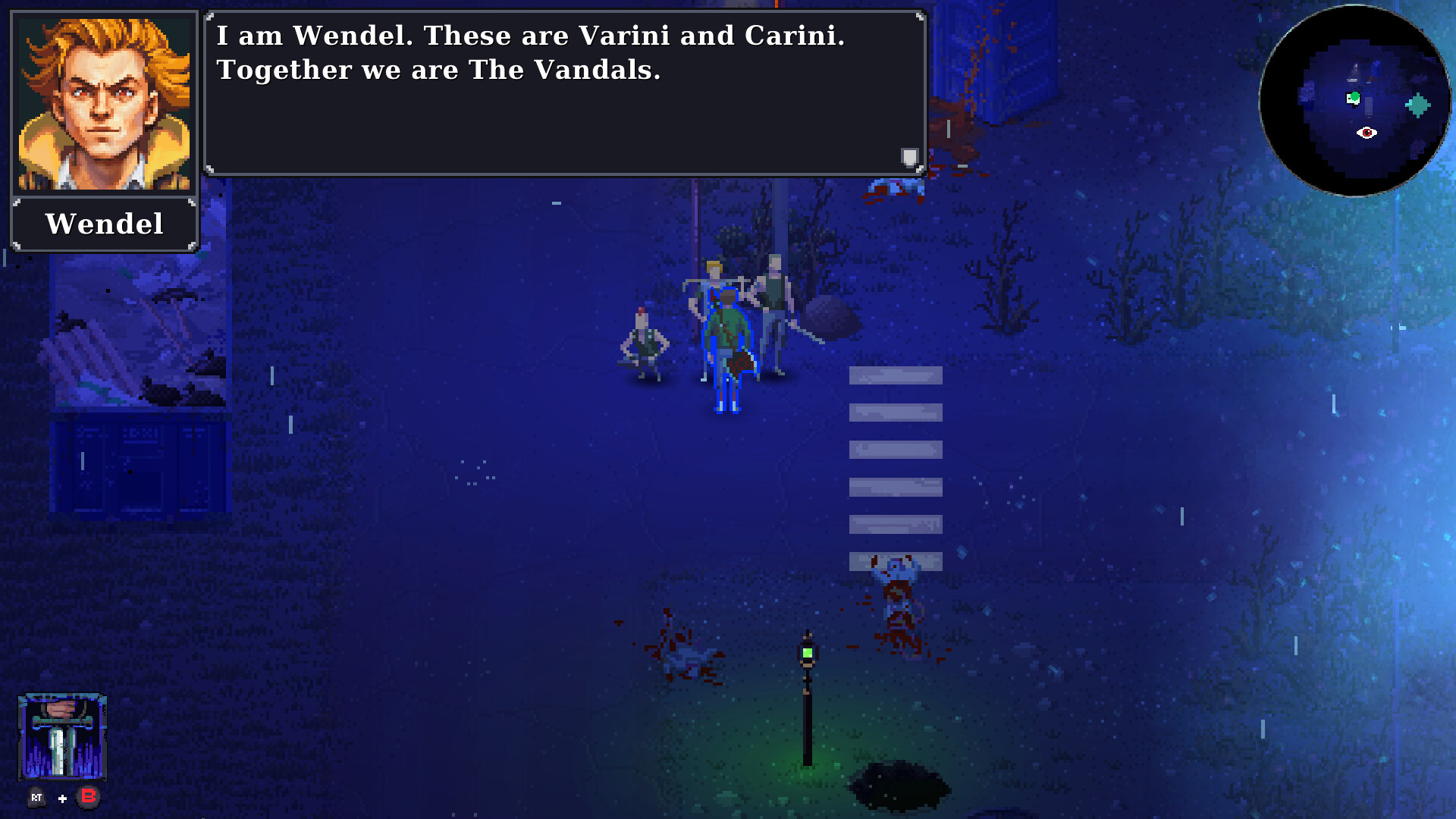
Task: Expand the Wendel name plate panel
Action: pyautogui.click(x=104, y=223)
